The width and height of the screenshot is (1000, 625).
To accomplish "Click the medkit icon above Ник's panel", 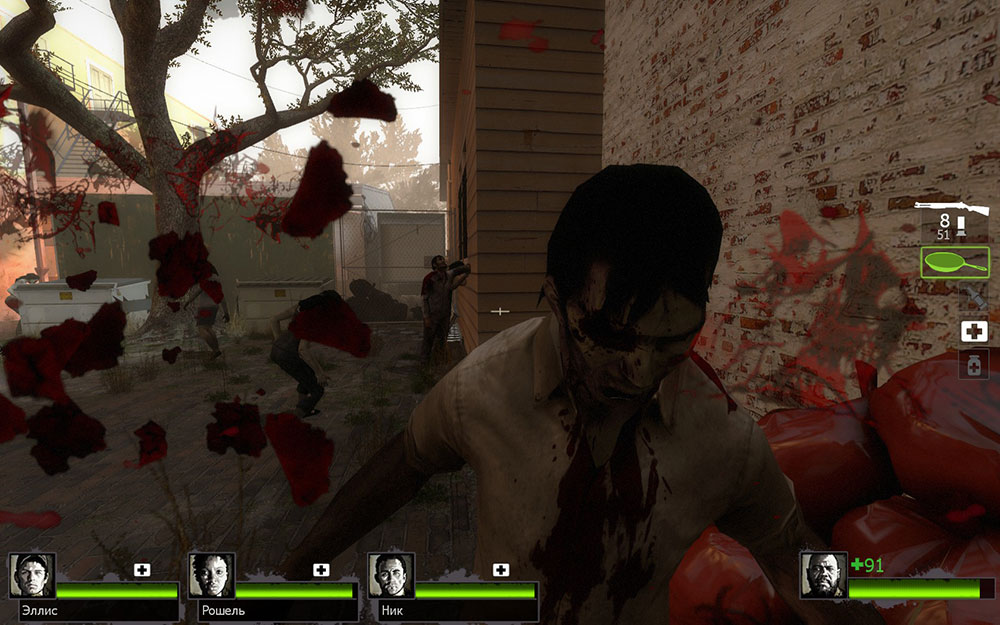I will pyautogui.click(x=500, y=569).
